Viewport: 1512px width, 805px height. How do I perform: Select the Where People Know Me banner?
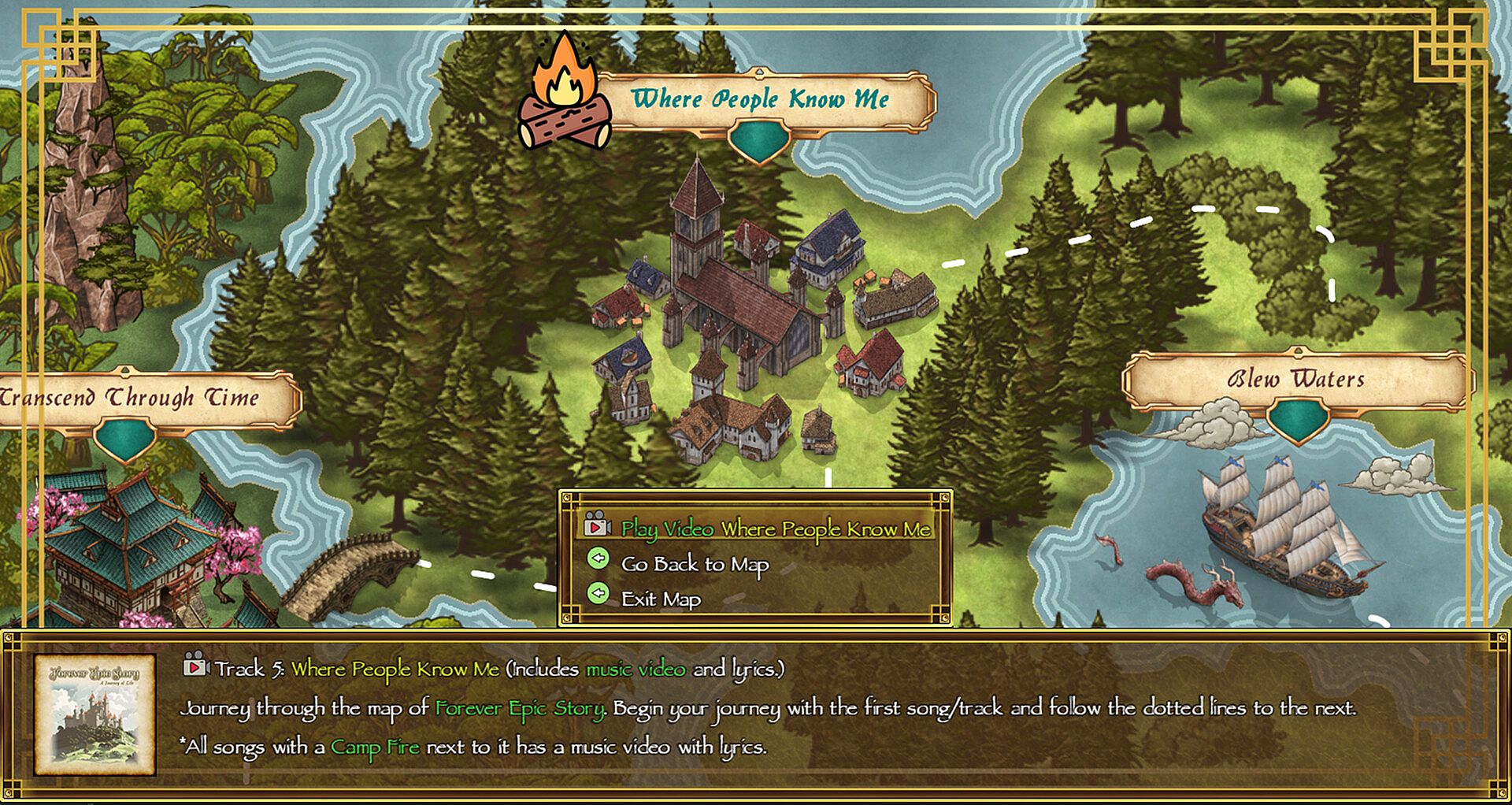point(760,100)
